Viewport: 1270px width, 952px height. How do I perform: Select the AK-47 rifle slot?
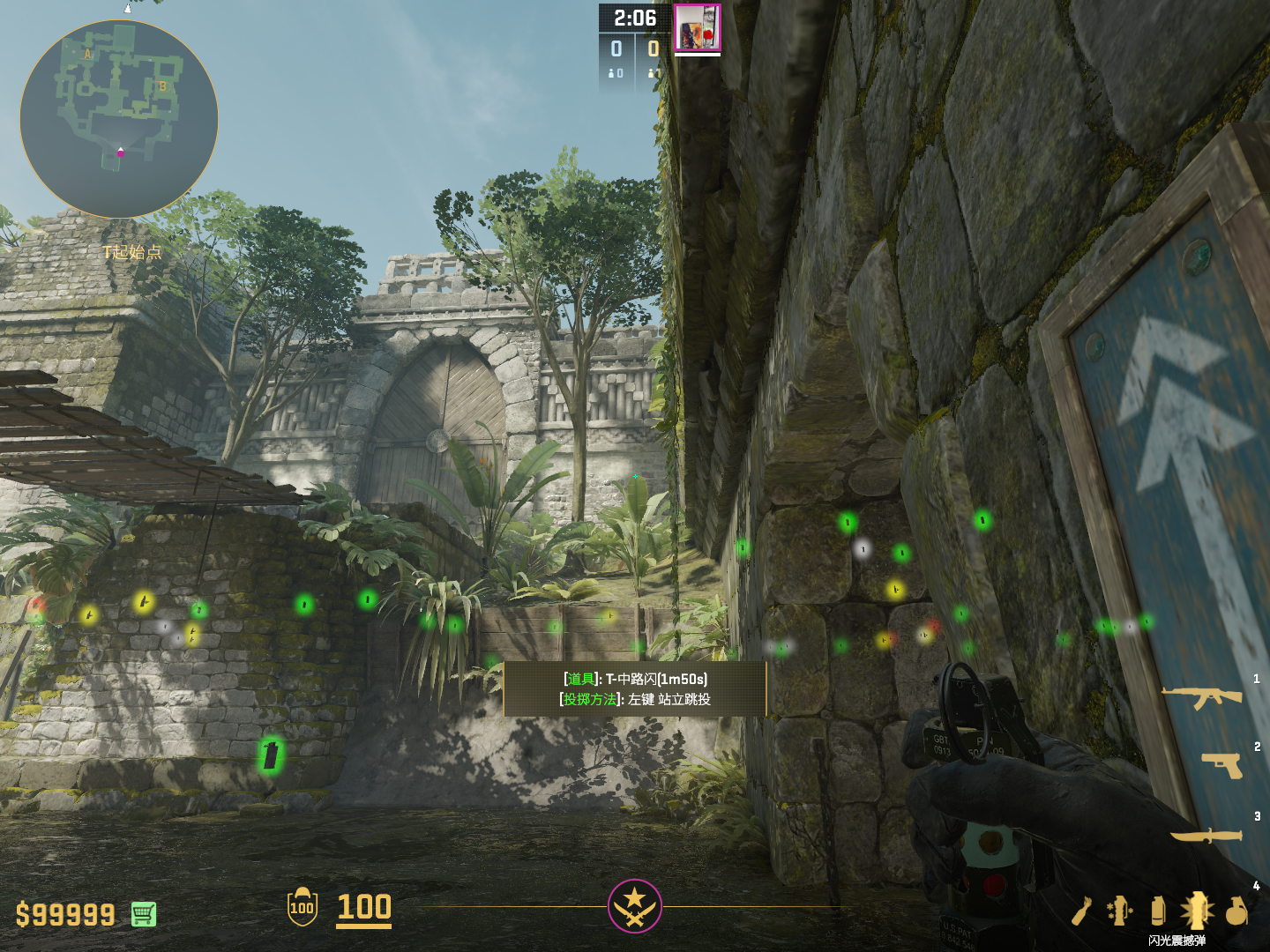(1201, 697)
